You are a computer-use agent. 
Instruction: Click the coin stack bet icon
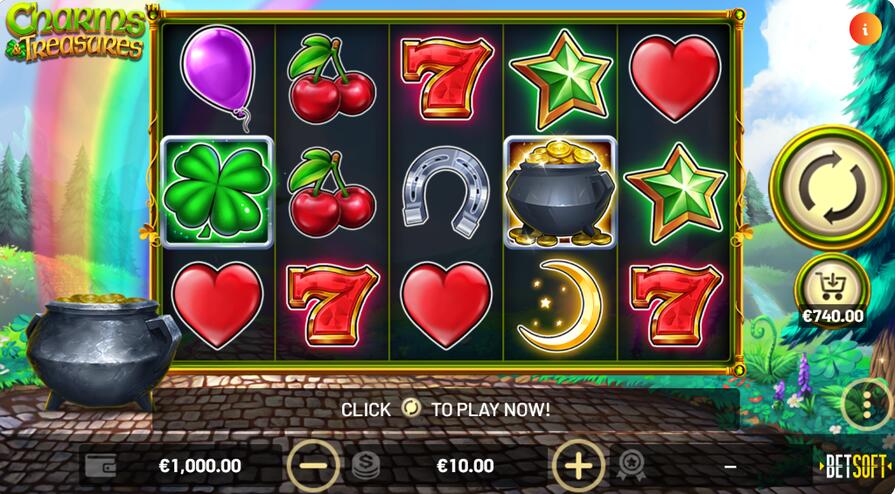pos(366,465)
